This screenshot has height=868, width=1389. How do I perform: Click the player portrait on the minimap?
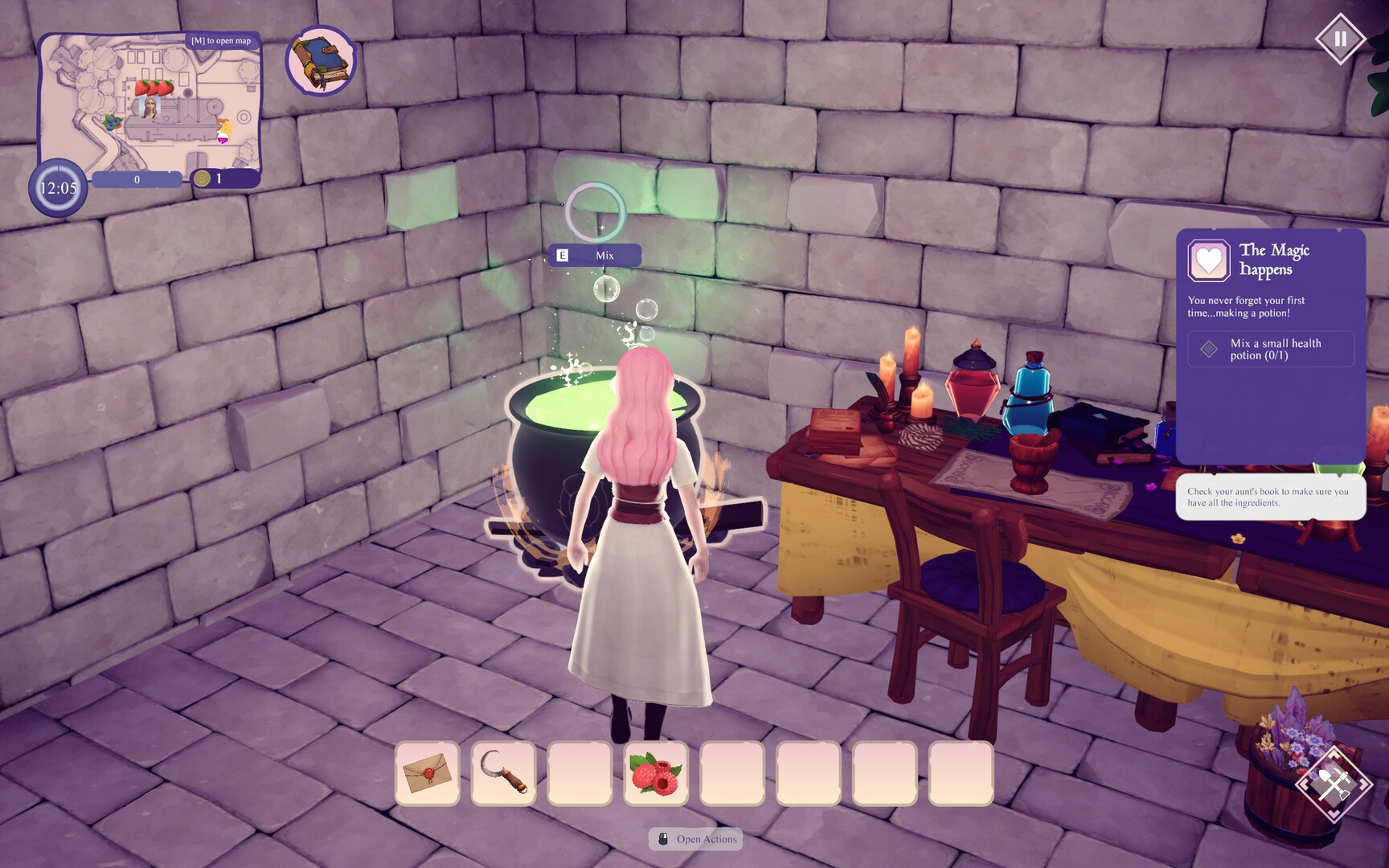click(150, 108)
